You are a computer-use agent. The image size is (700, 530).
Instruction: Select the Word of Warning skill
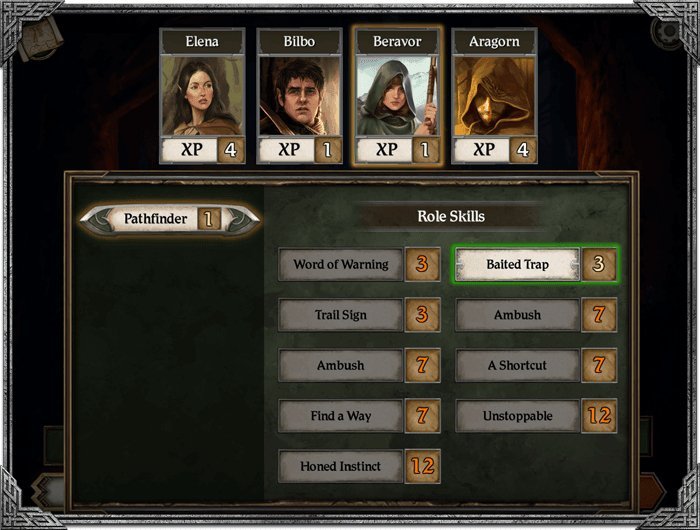[x=341, y=265]
